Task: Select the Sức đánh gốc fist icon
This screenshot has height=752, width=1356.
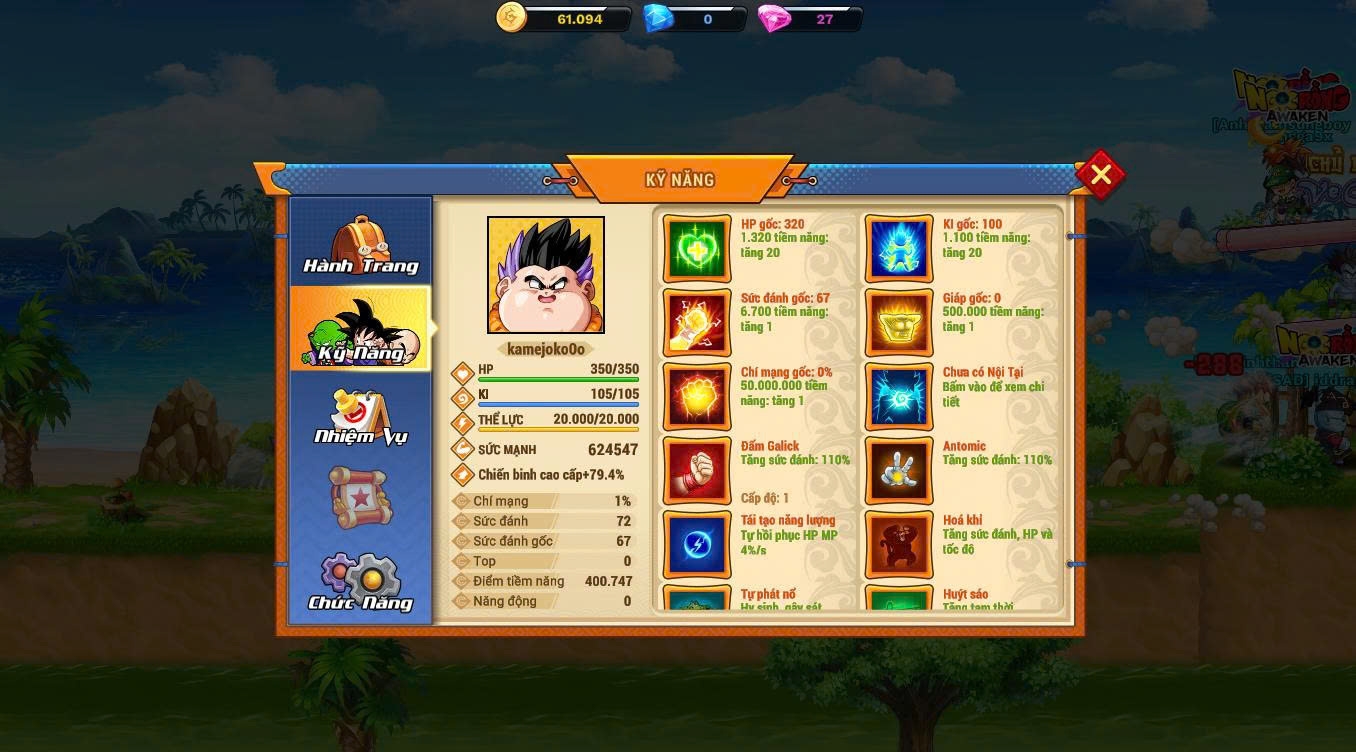Action: 697,323
